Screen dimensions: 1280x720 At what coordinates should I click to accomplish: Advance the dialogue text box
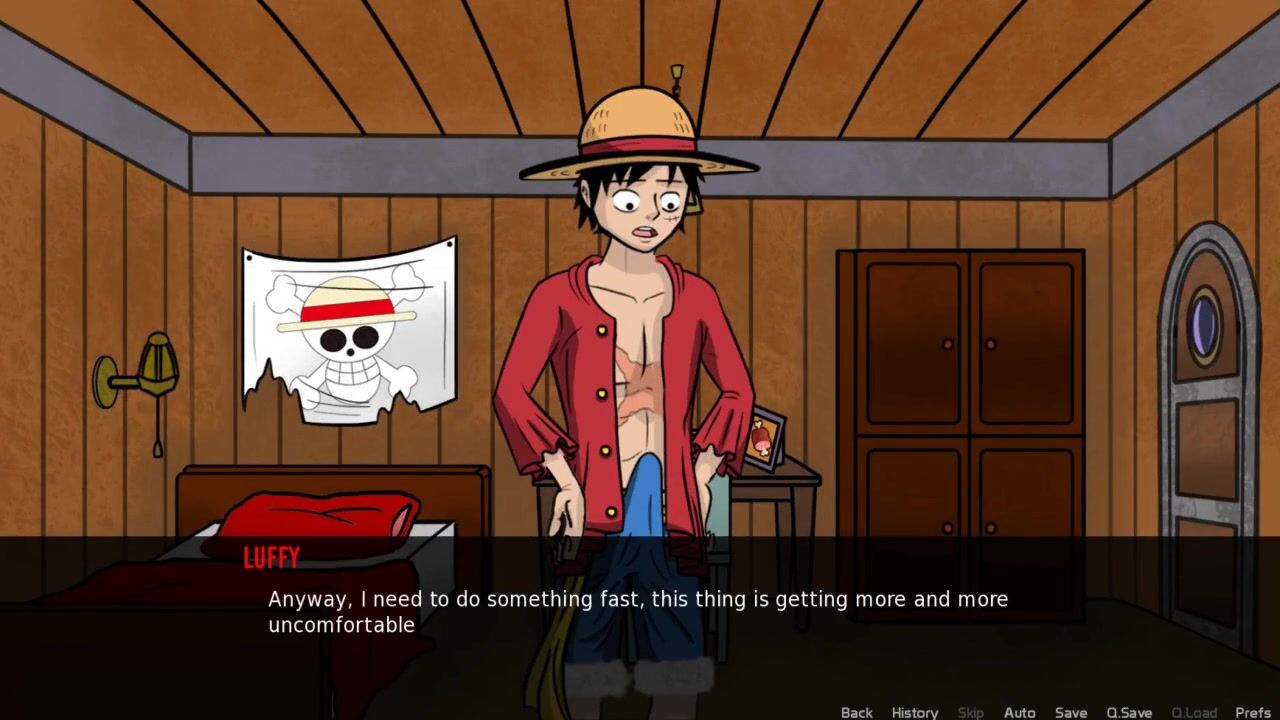[x=640, y=612]
